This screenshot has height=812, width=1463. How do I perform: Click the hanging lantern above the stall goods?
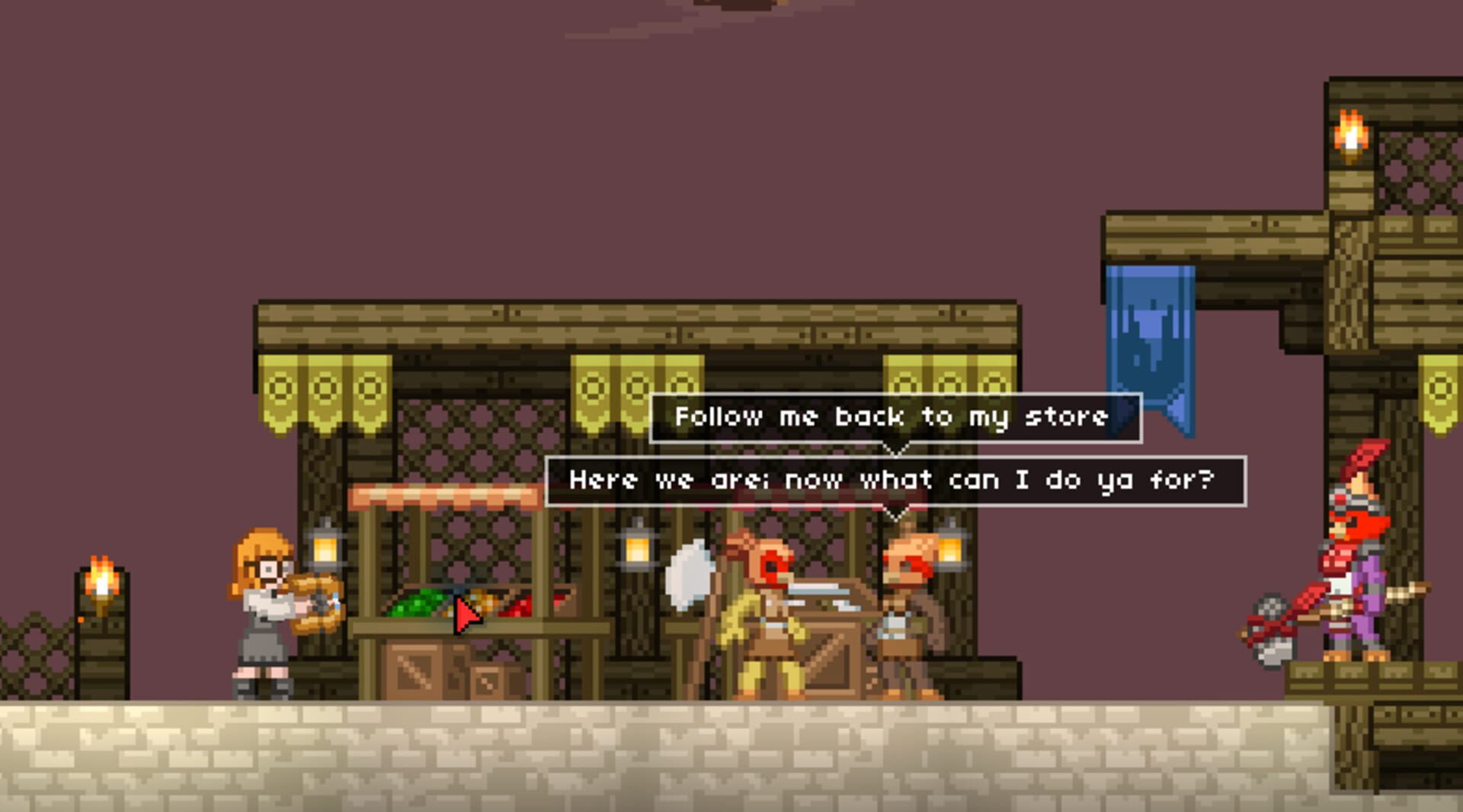(x=324, y=550)
